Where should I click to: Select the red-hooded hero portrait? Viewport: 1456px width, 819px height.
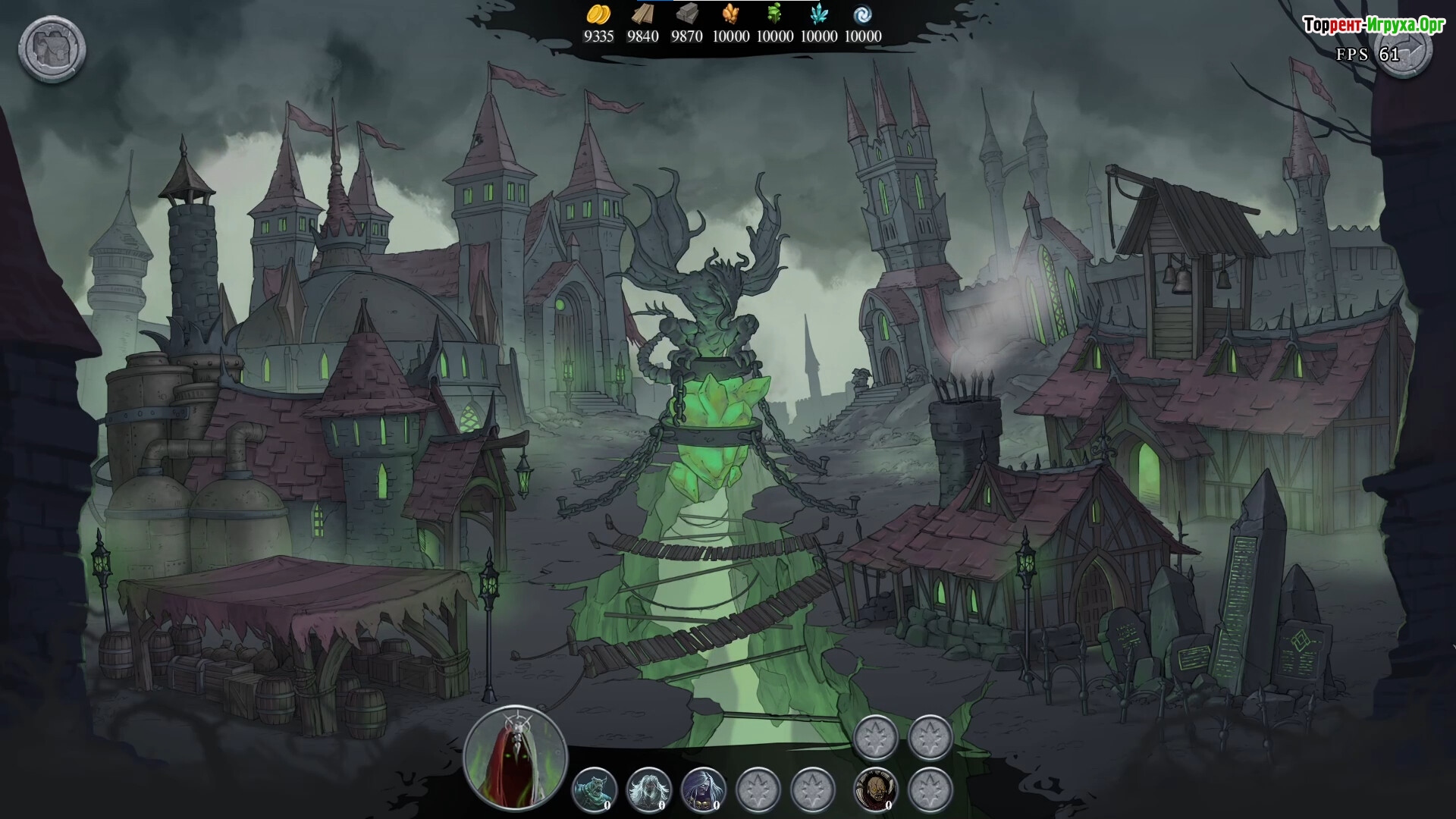click(x=516, y=757)
